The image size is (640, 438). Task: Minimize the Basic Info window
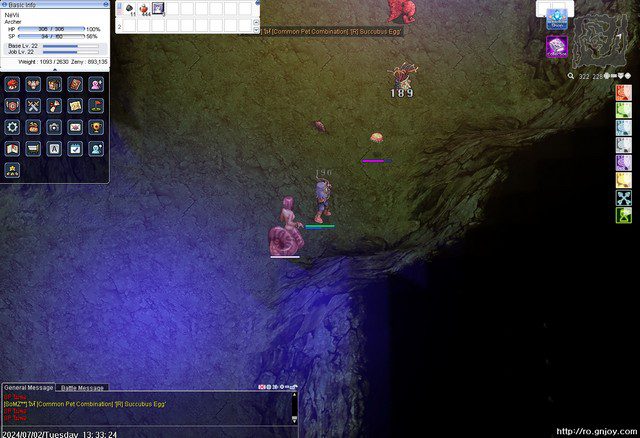(x=105, y=4)
